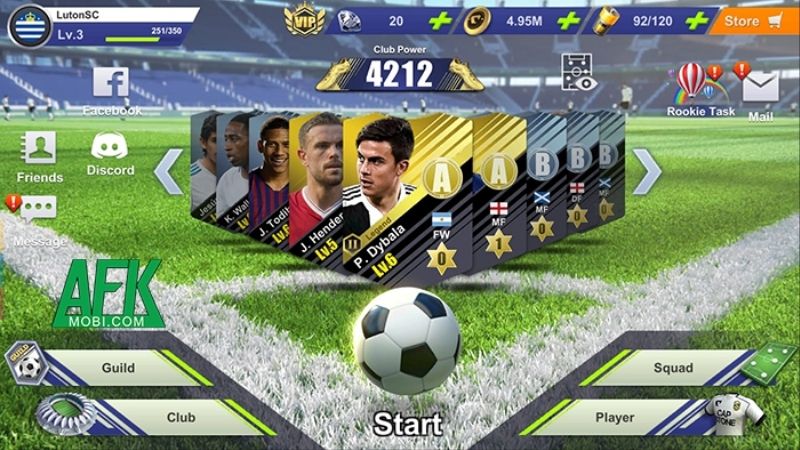
Task: Refill energy with the plus button
Action: coord(697,21)
